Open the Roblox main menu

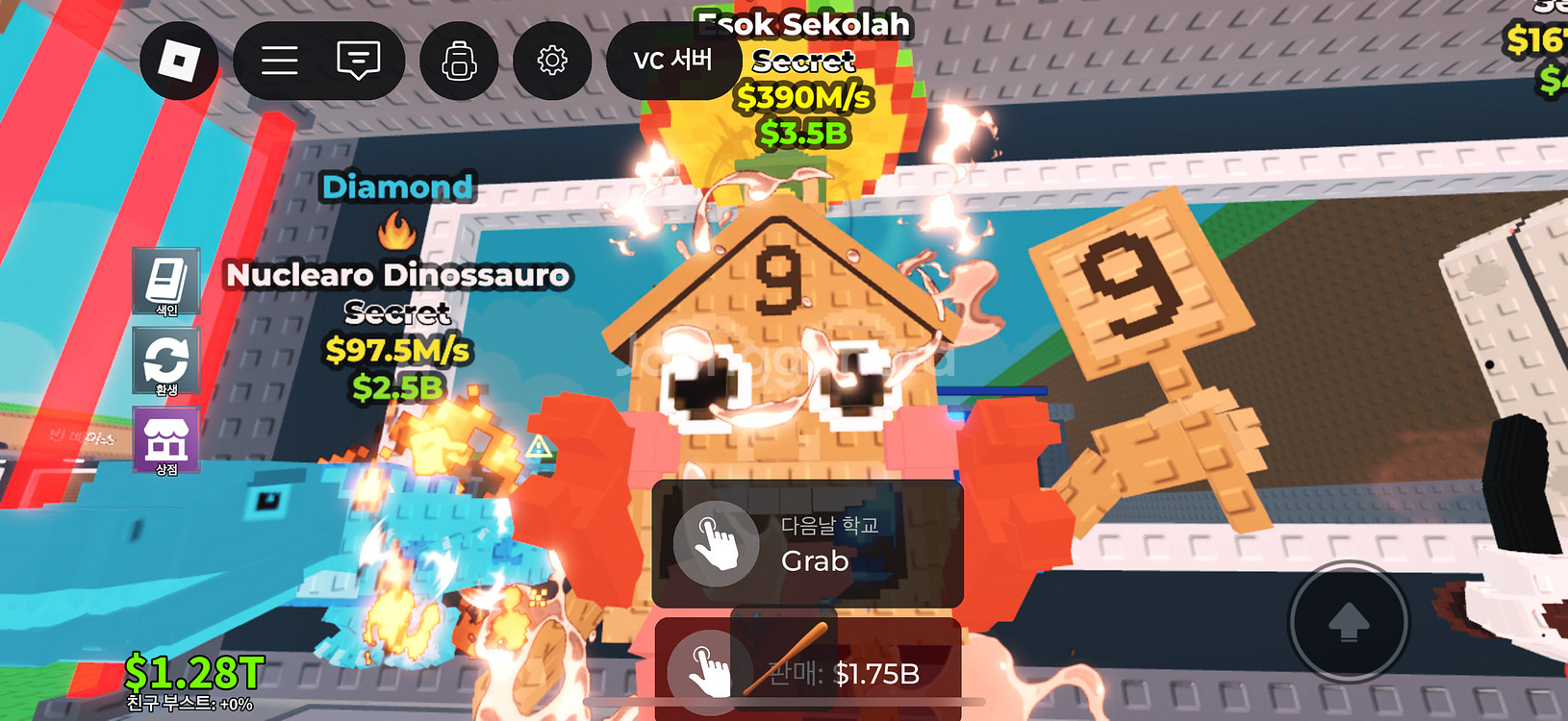pos(179,61)
